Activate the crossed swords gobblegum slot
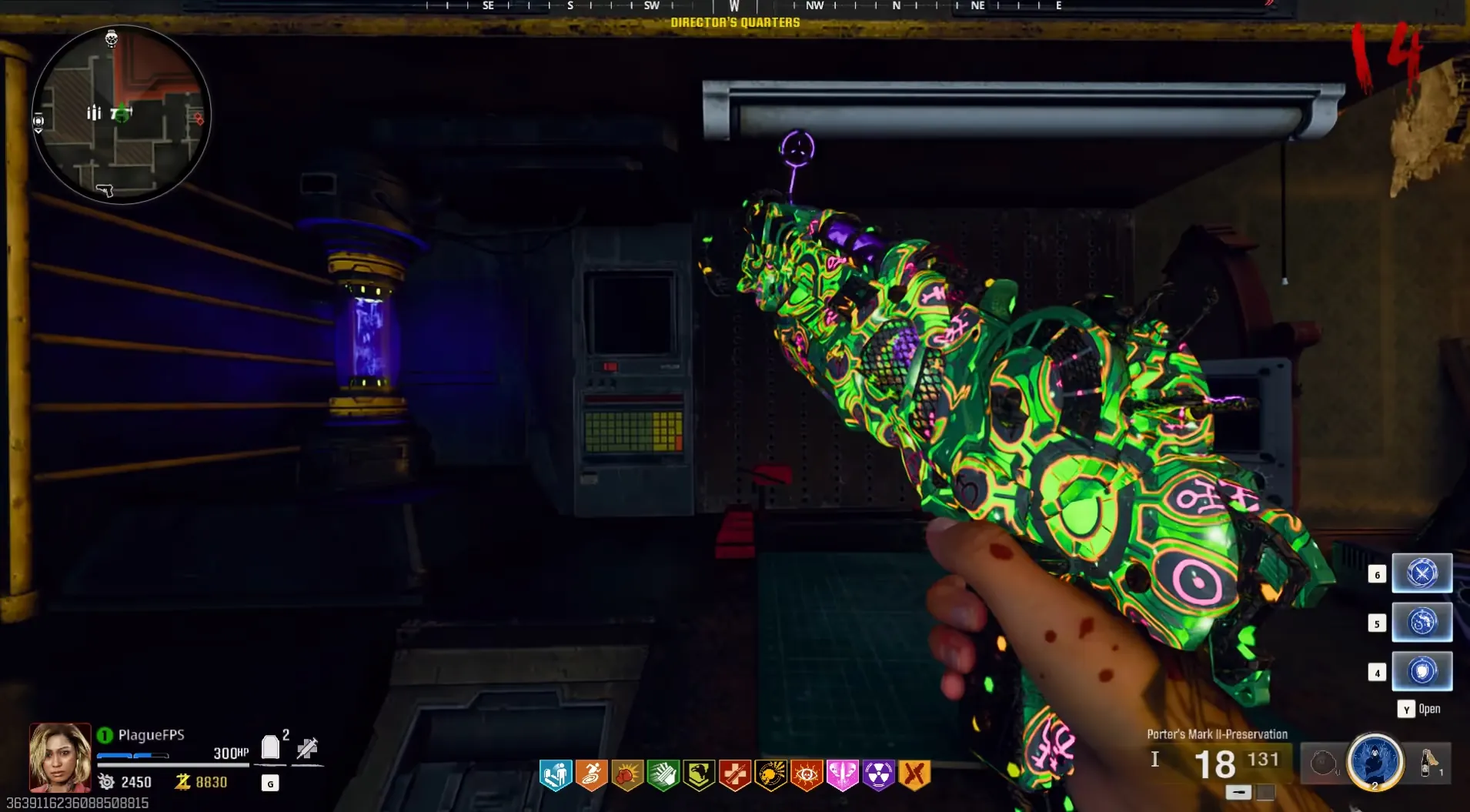The image size is (1470, 812). pos(1422,573)
